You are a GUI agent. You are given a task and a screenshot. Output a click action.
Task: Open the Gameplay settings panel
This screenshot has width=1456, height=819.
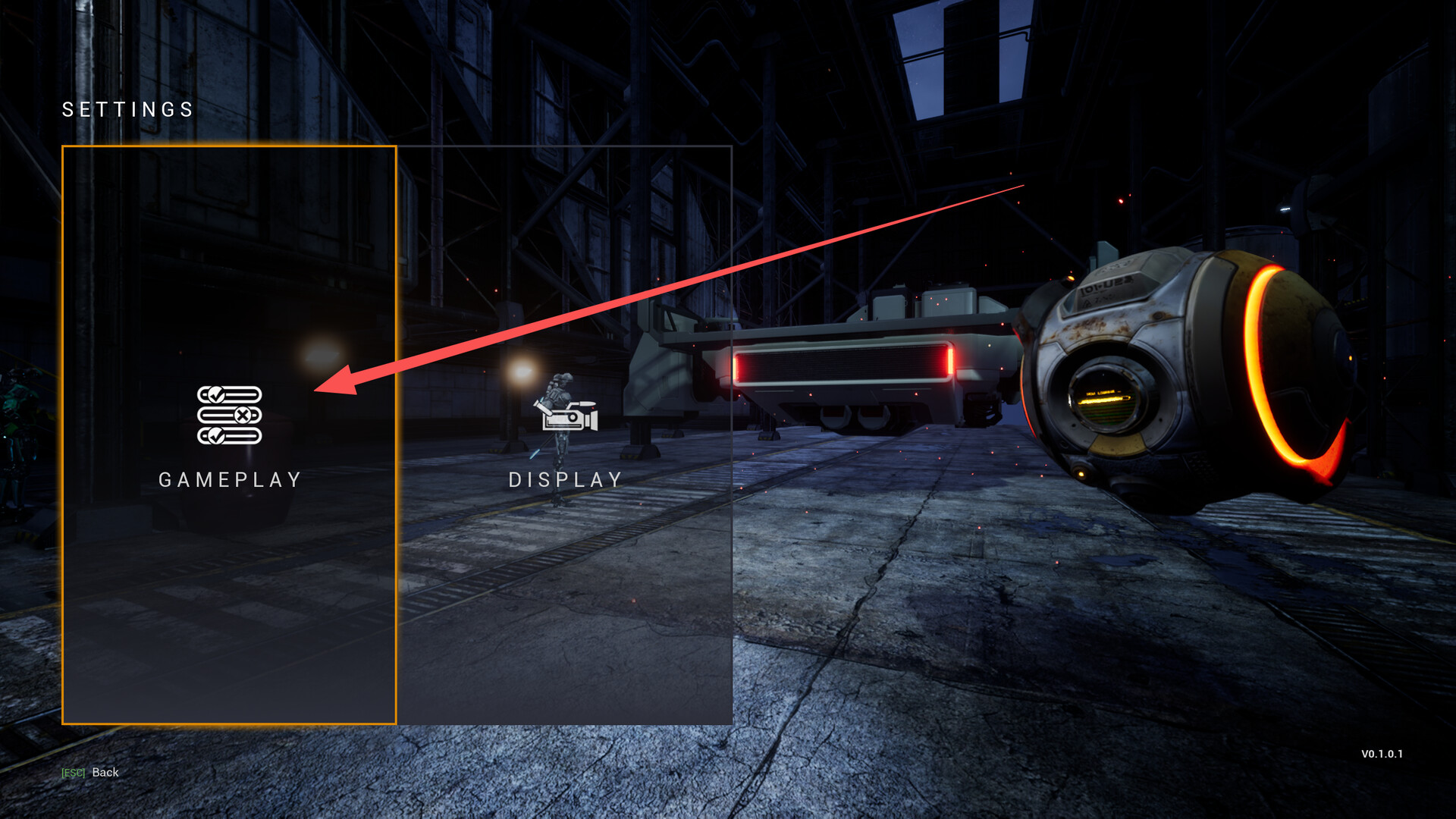click(229, 435)
